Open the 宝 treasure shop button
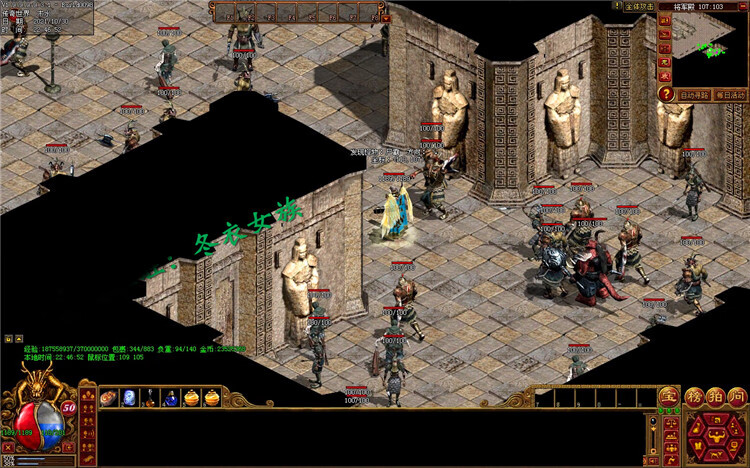 (x=669, y=397)
